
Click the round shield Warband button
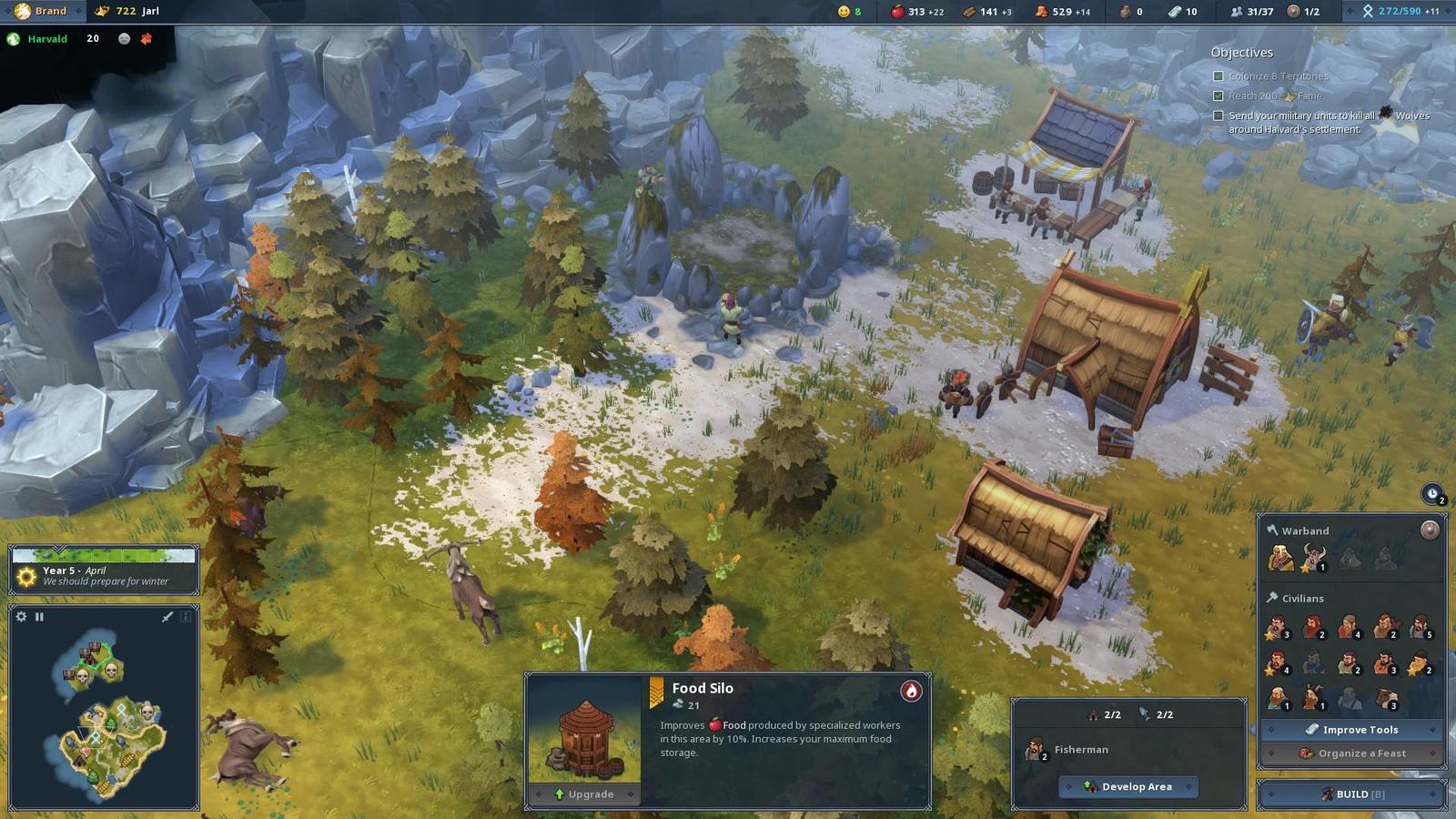[x=1430, y=530]
